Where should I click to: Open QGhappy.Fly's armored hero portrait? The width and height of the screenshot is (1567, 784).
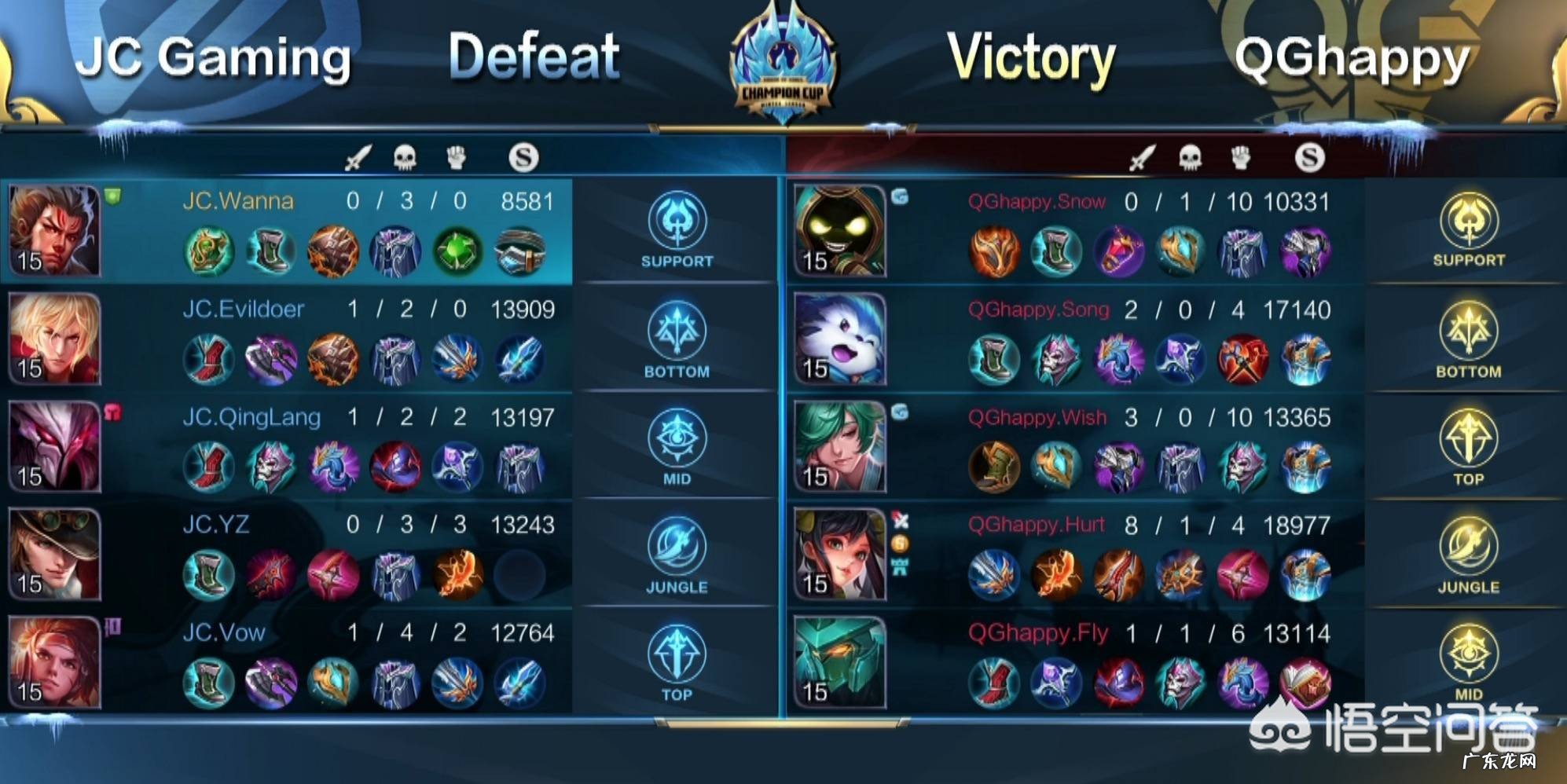[x=839, y=662]
